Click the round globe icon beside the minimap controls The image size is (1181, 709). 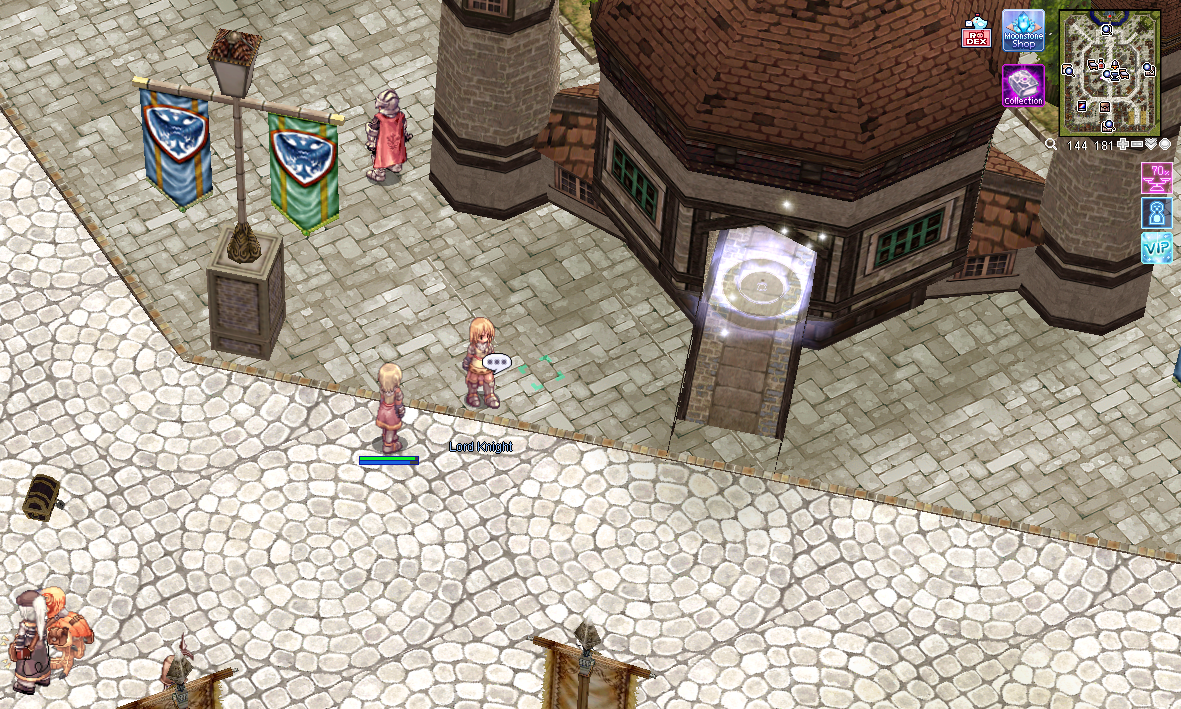click(x=1165, y=145)
